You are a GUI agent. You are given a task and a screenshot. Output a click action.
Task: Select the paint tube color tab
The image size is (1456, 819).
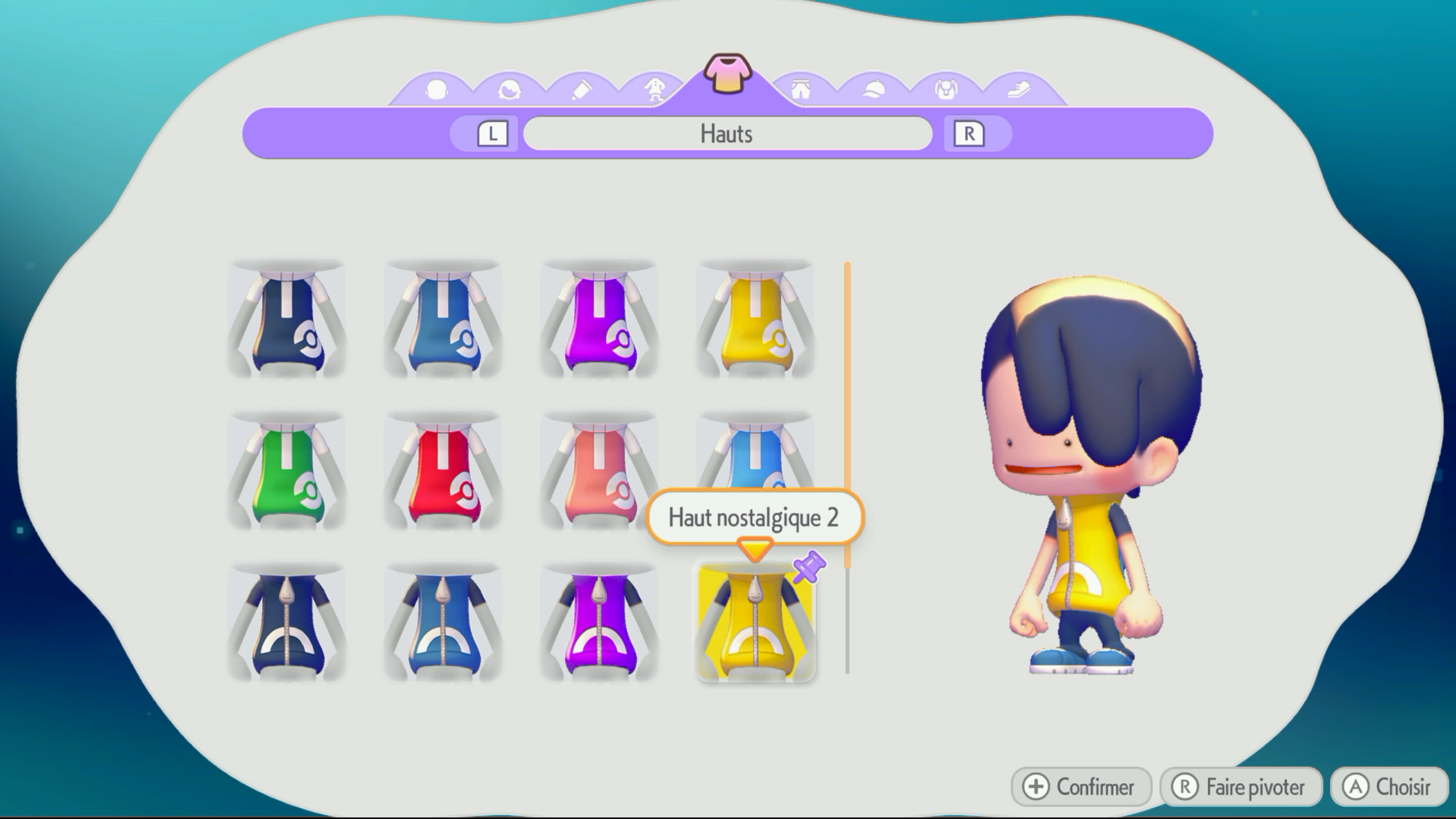[x=581, y=90]
